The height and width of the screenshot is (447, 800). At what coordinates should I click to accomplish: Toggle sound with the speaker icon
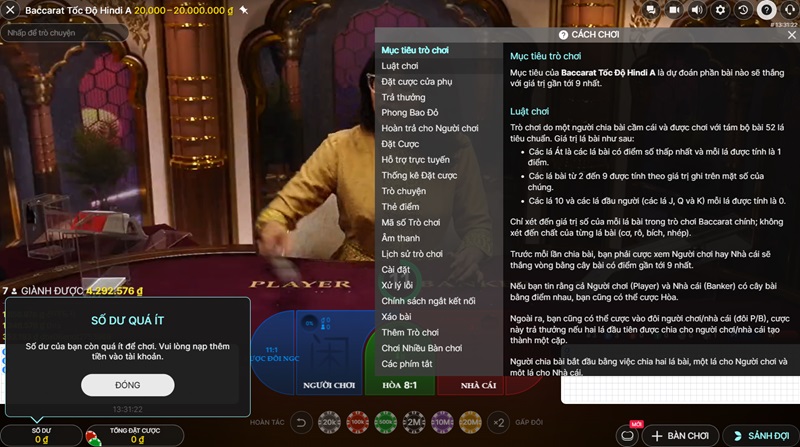click(699, 10)
